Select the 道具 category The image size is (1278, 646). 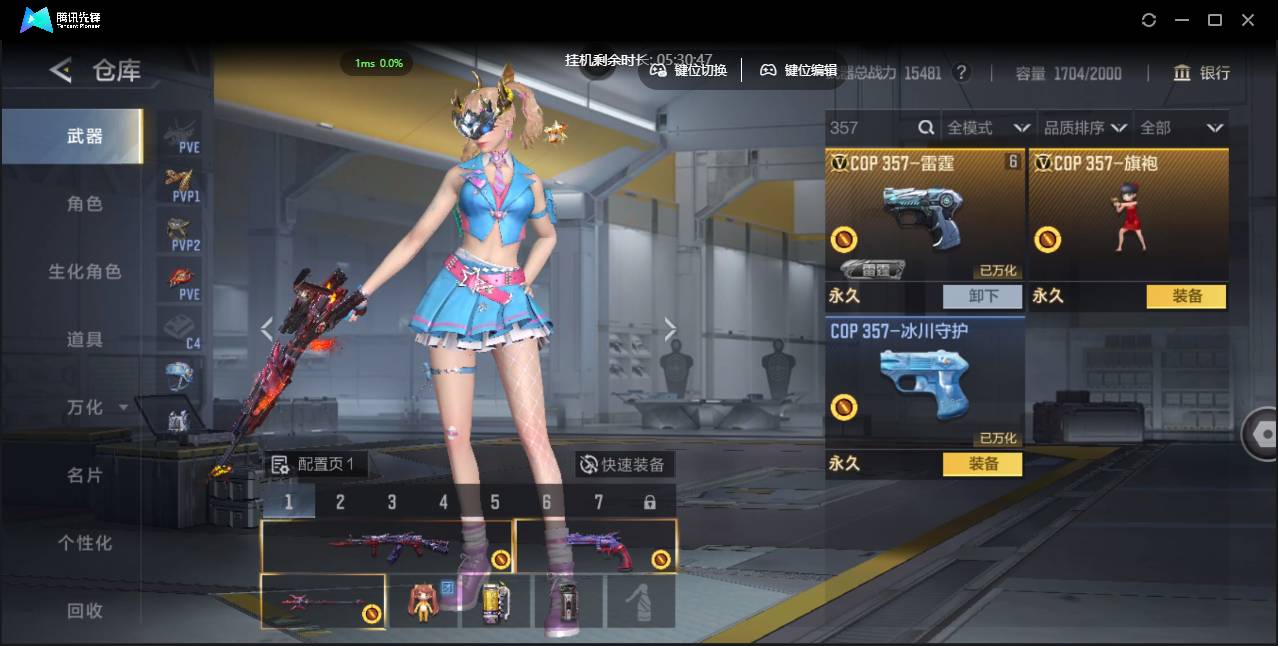click(85, 340)
